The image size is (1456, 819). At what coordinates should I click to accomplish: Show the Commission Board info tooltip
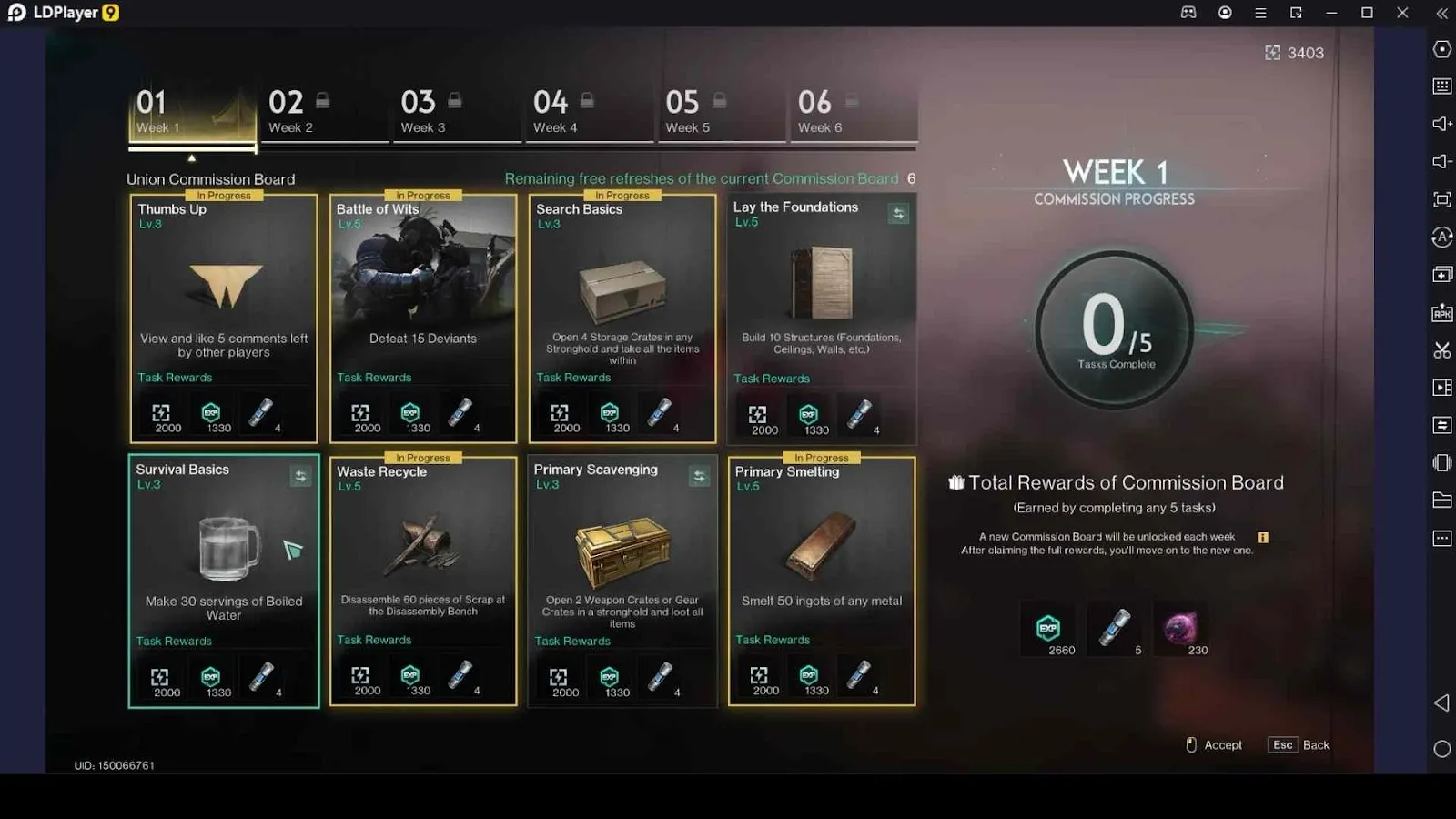tap(1263, 538)
